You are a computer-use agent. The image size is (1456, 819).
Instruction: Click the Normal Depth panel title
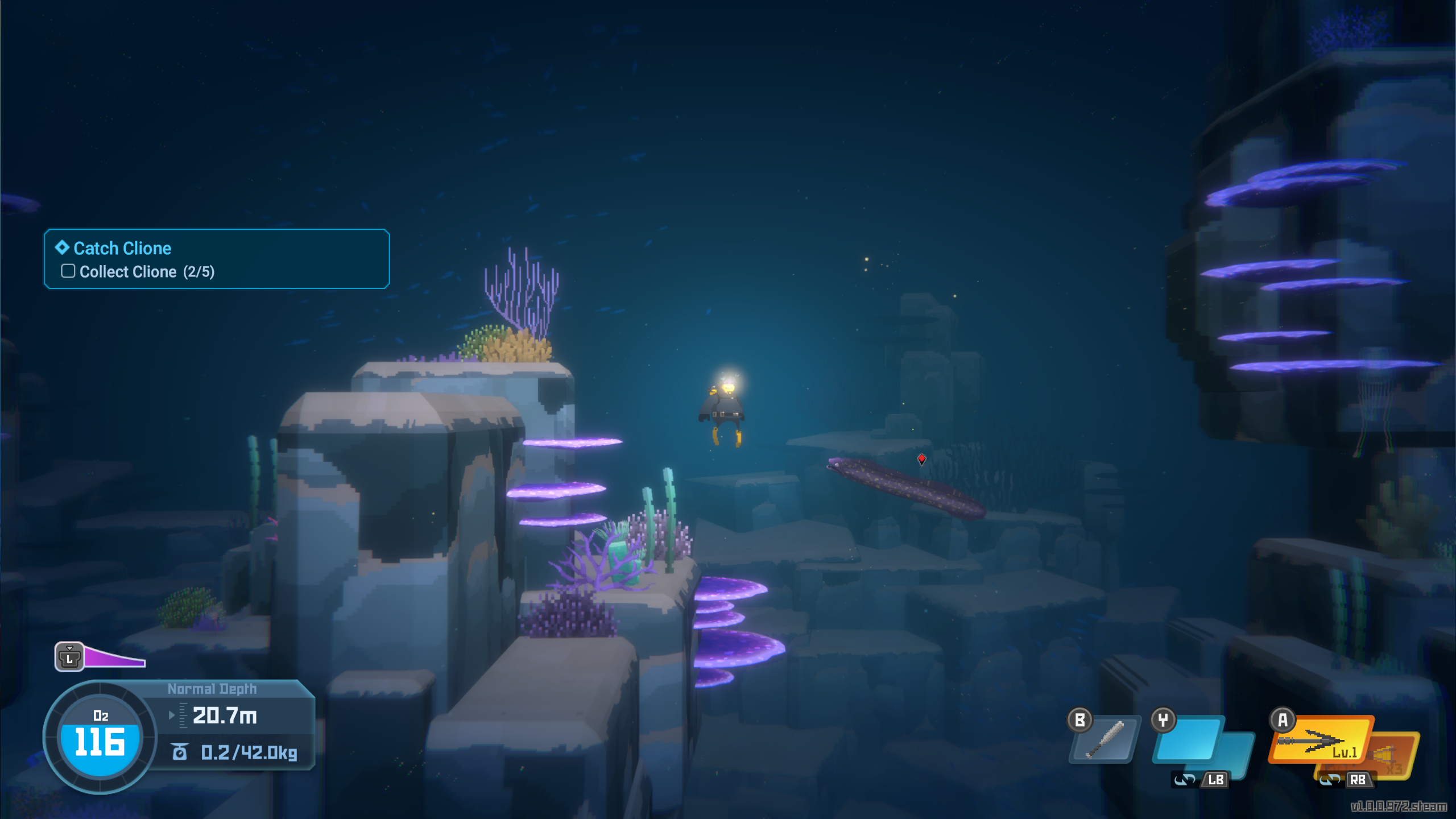point(212,688)
